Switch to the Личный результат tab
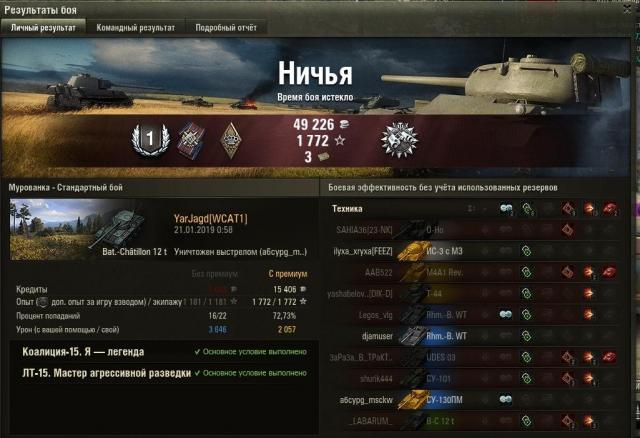The width and height of the screenshot is (640, 438). [42, 28]
